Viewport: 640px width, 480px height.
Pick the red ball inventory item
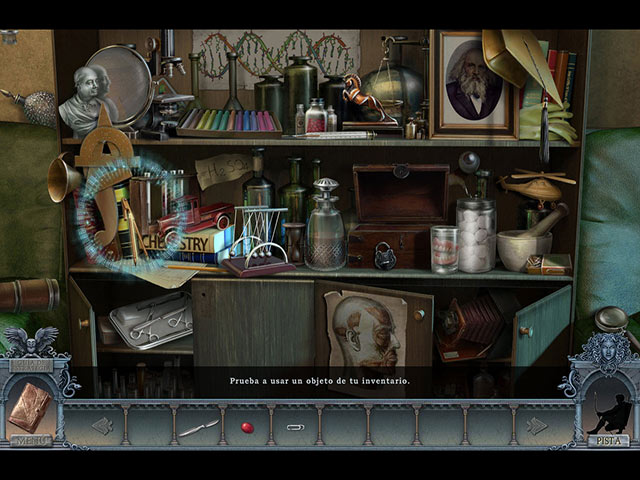click(x=247, y=427)
